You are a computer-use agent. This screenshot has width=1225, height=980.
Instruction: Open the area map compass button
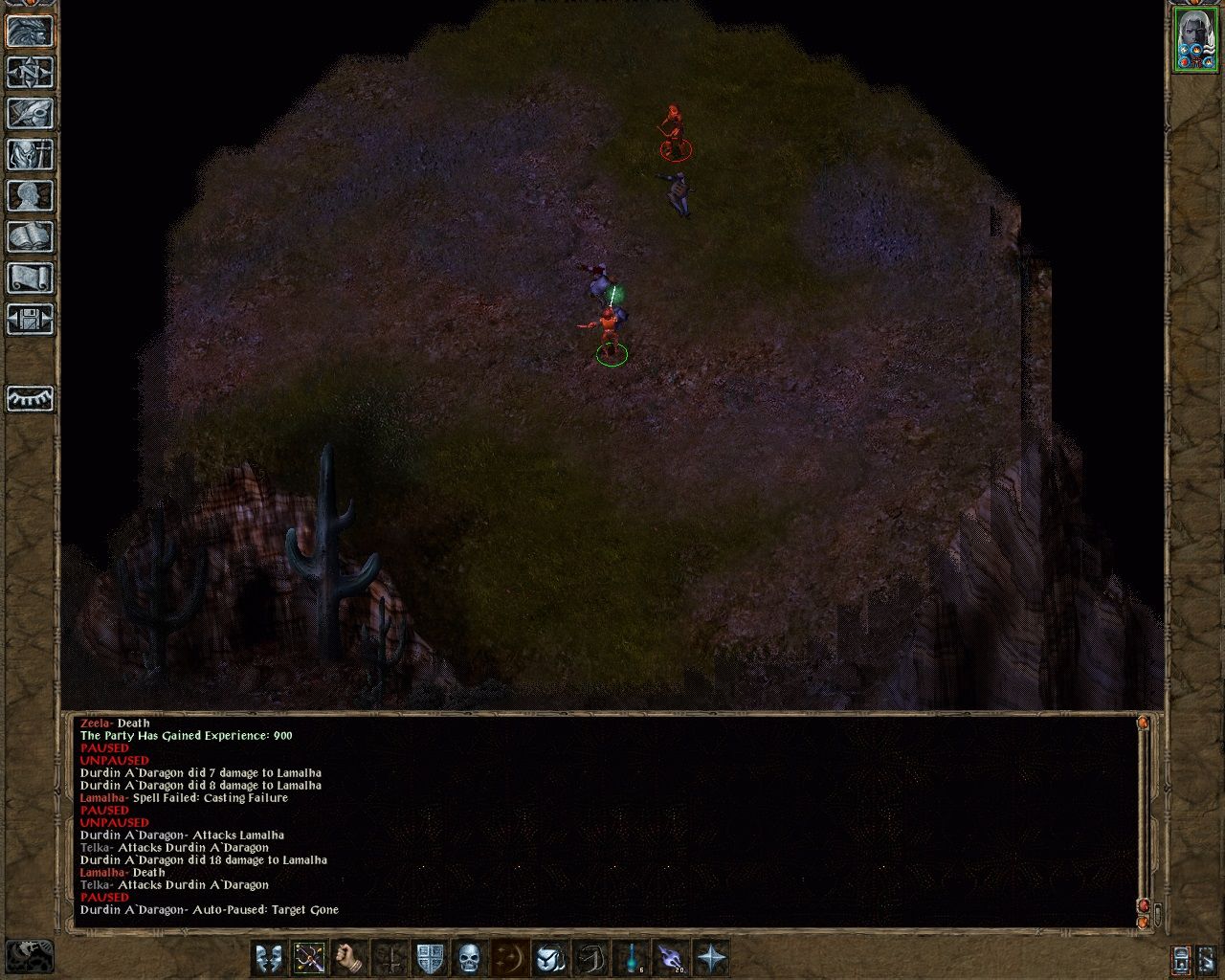click(x=30, y=73)
